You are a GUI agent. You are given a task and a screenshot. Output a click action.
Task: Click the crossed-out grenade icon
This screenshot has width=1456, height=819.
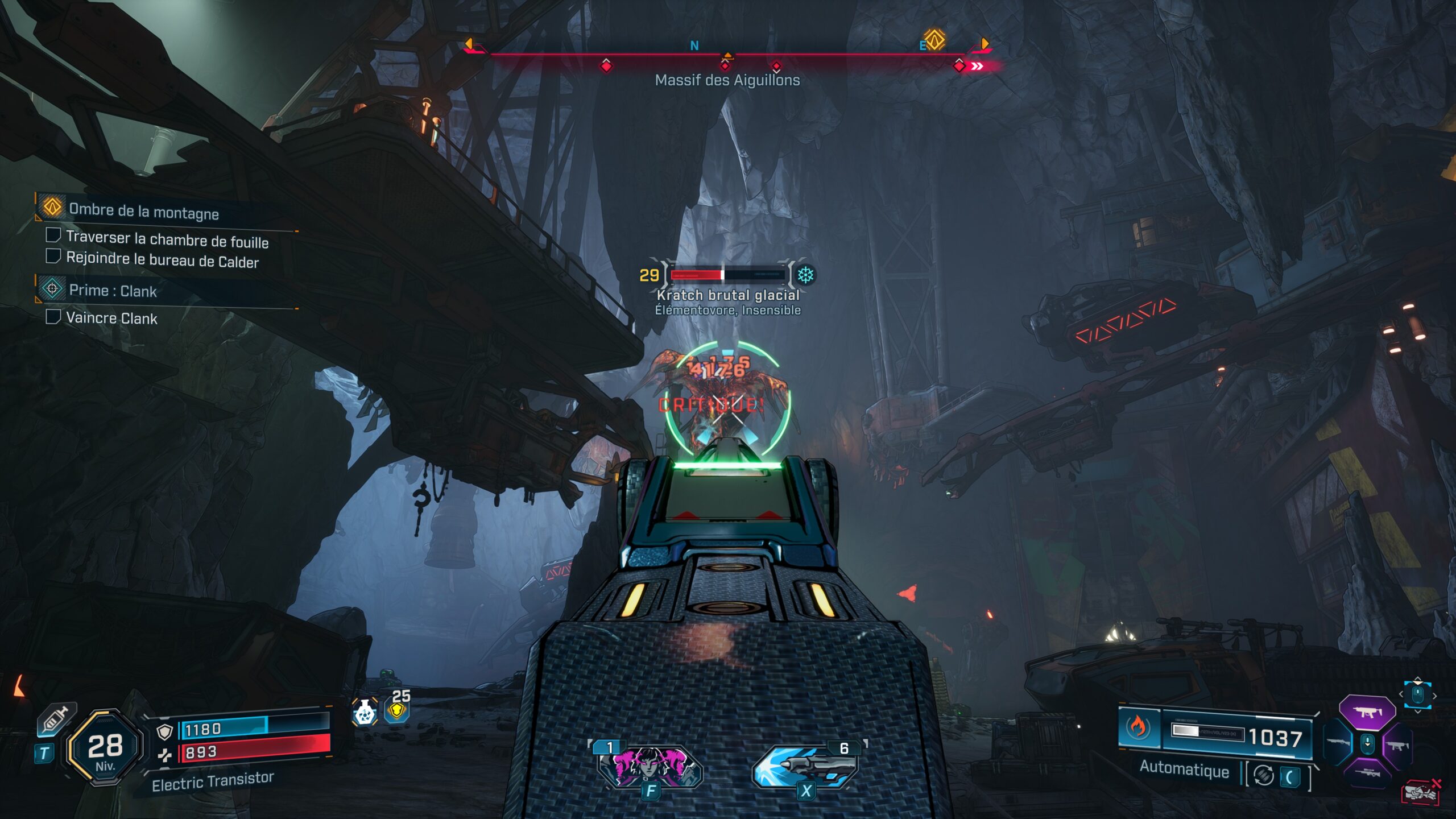pyautogui.click(x=1421, y=792)
